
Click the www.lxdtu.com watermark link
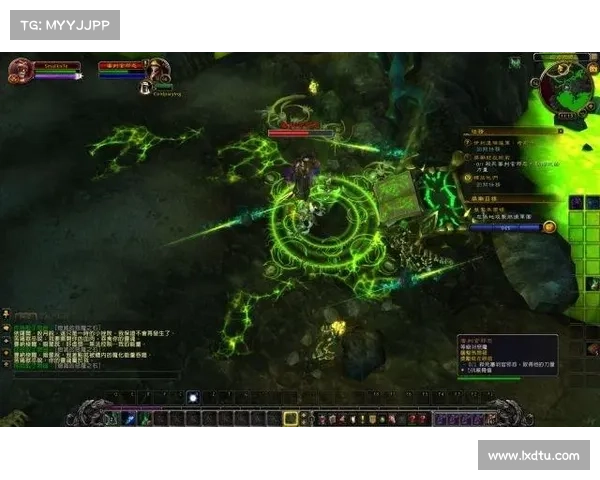click(533, 456)
